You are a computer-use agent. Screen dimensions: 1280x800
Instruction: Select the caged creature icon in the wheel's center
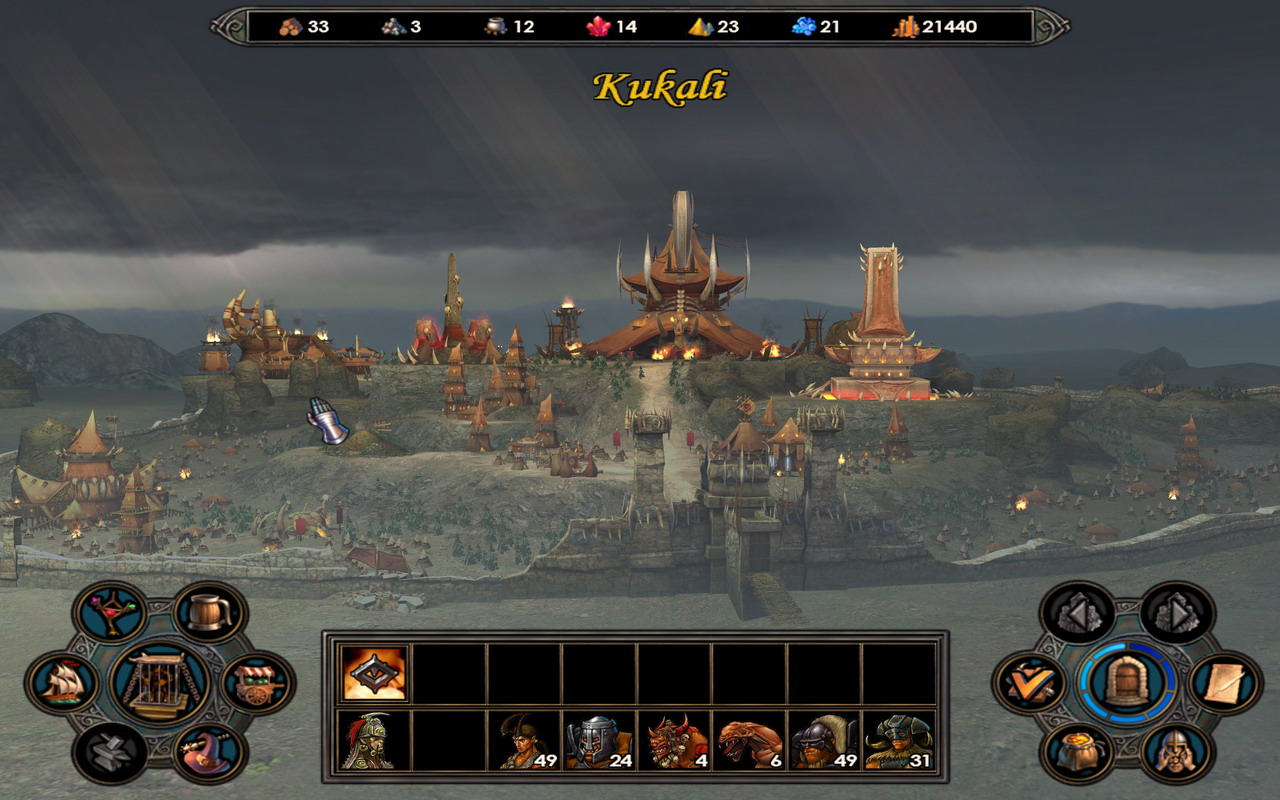[160, 683]
